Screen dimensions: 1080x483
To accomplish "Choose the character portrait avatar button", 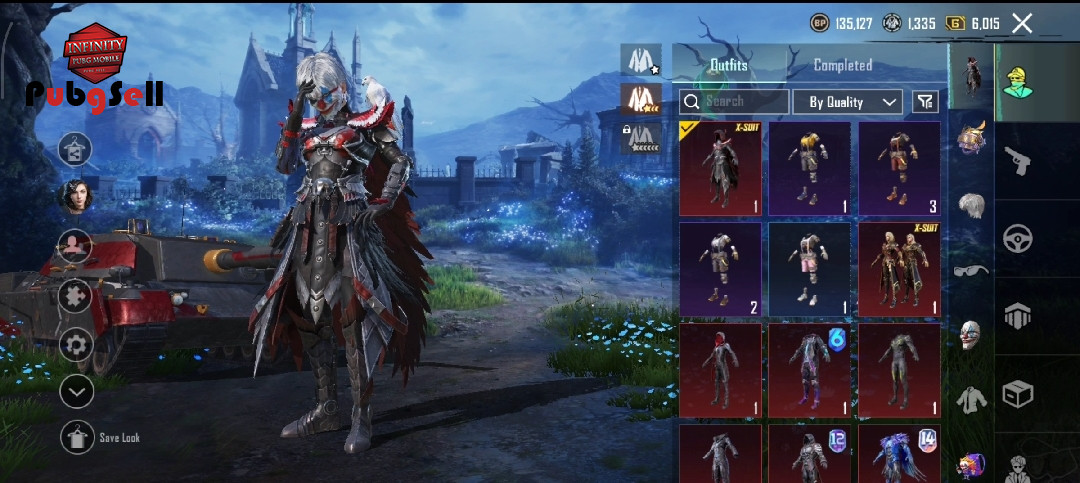I will 76,196.
